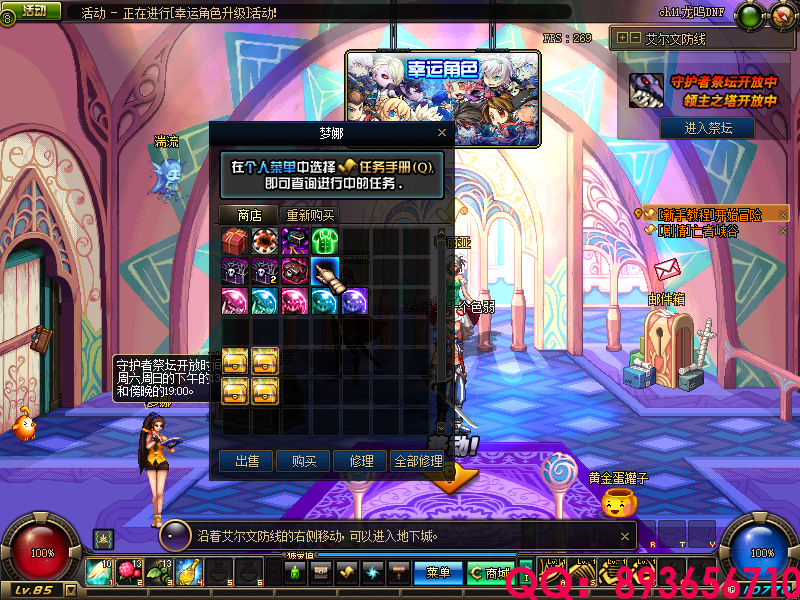
Task: Expand the minimap with the plus button
Action: pos(623,37)
